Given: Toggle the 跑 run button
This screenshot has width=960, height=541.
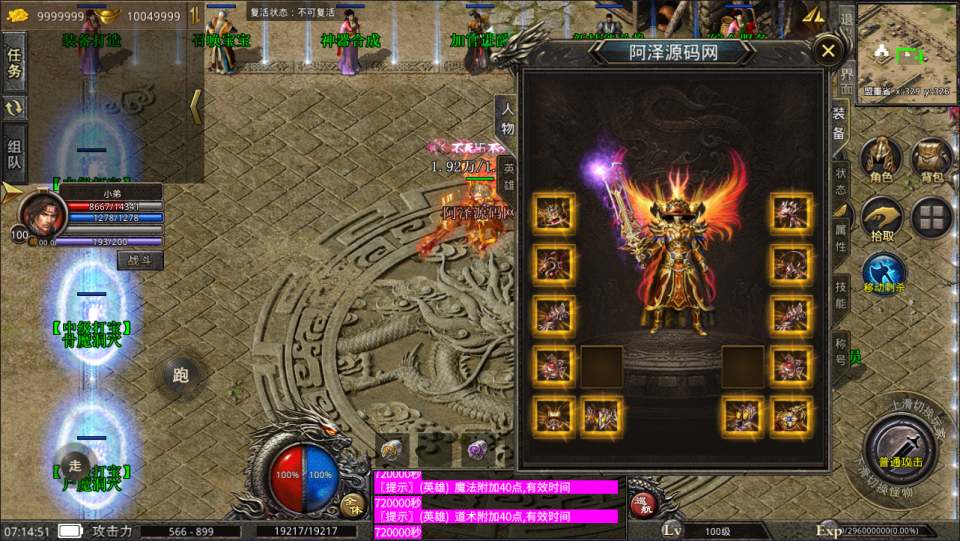Looking at the screenshot, I should tap(181, 375).
